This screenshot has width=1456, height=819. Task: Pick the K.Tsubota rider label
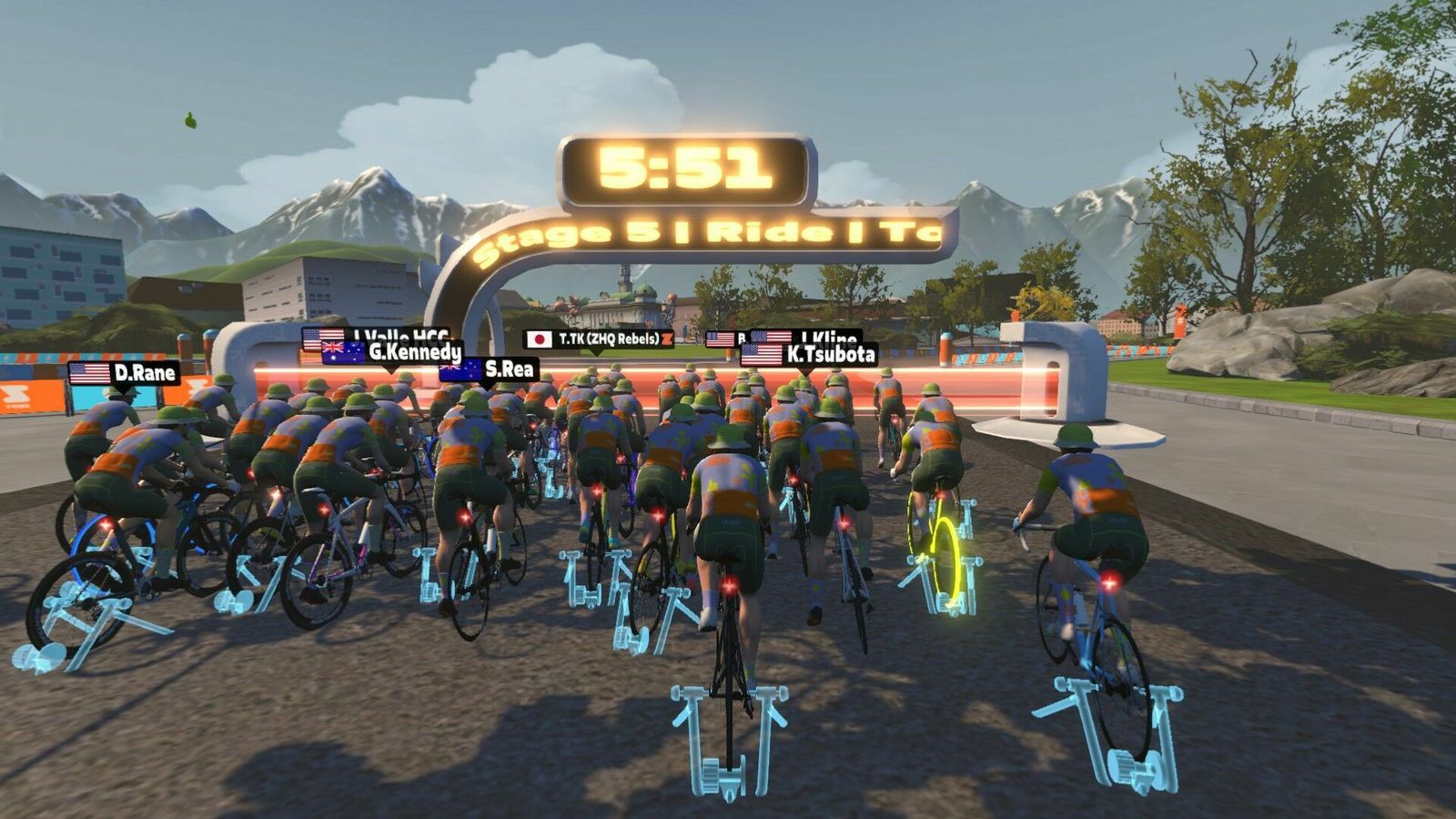click(809, 355)
